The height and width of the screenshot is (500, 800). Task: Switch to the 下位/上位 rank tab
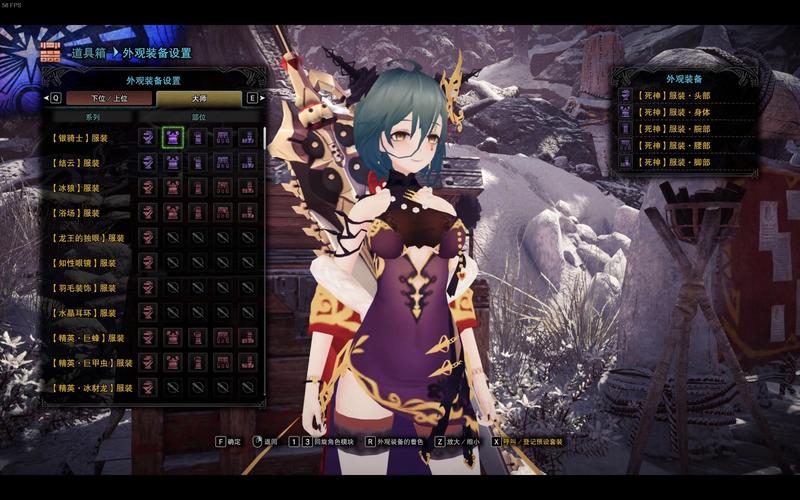pyautogui.click(x=110, y=98)
